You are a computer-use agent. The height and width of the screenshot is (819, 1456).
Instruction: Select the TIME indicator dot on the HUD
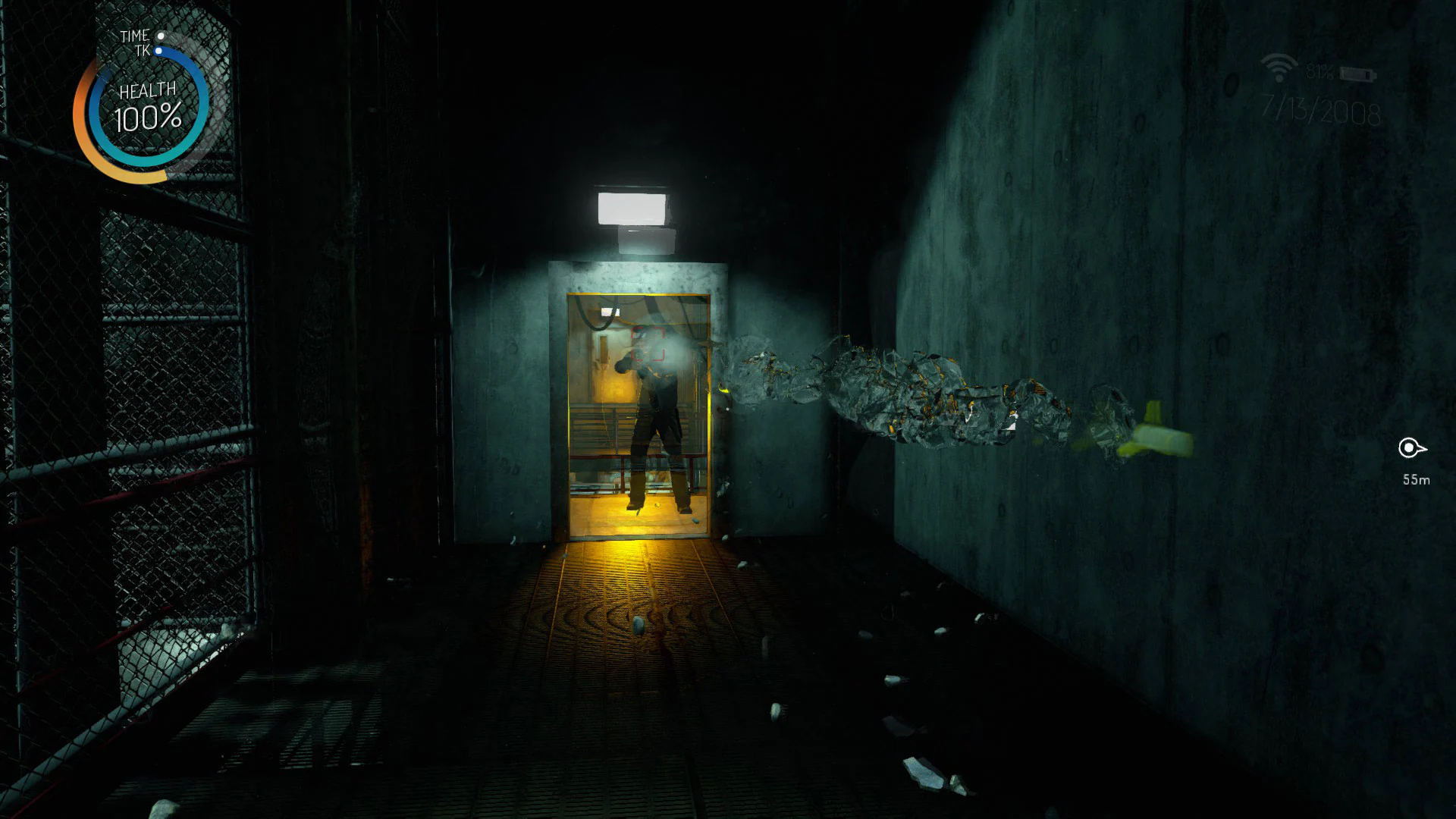point(162,36)
